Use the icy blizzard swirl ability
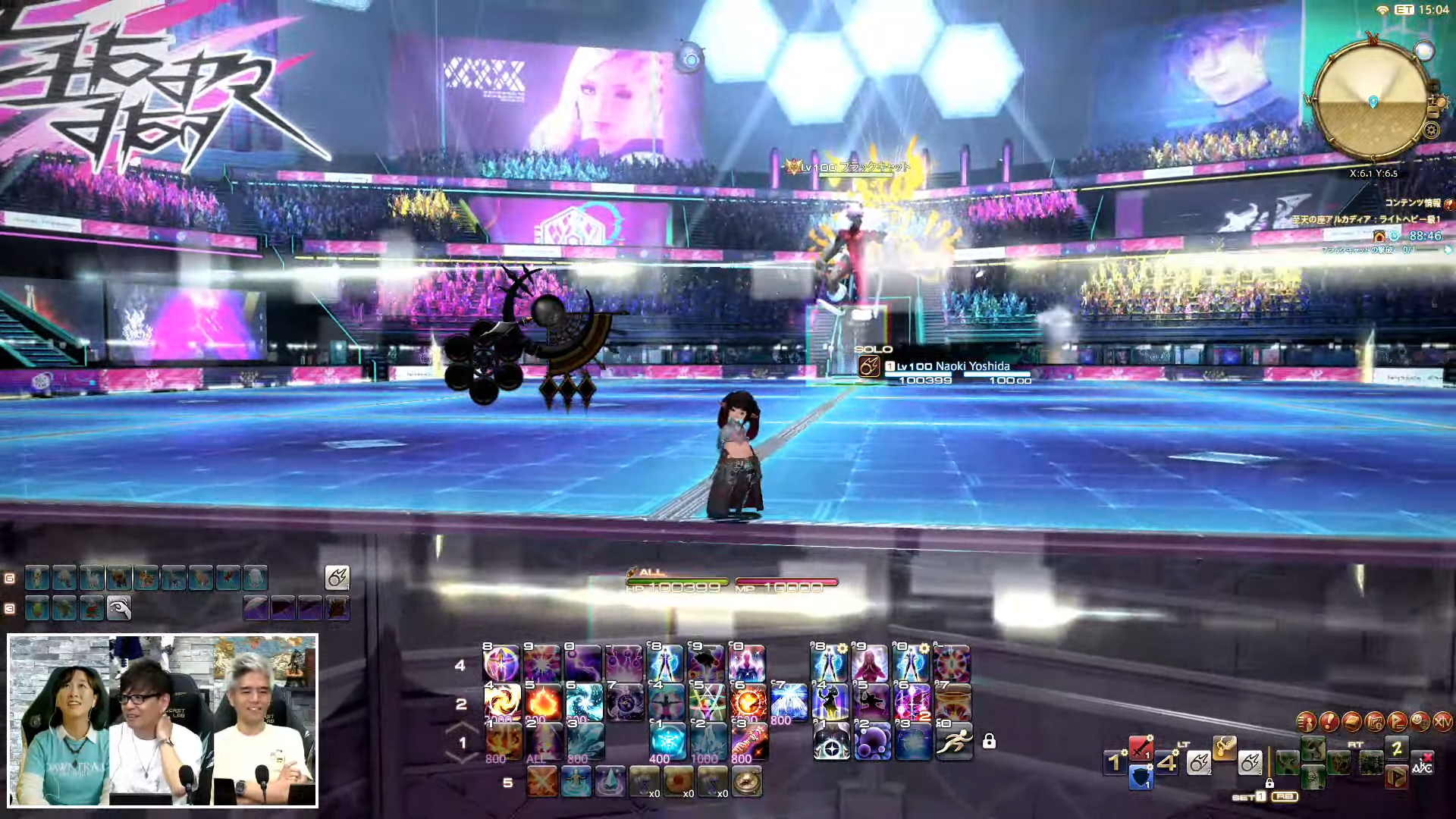 (583, 702)
